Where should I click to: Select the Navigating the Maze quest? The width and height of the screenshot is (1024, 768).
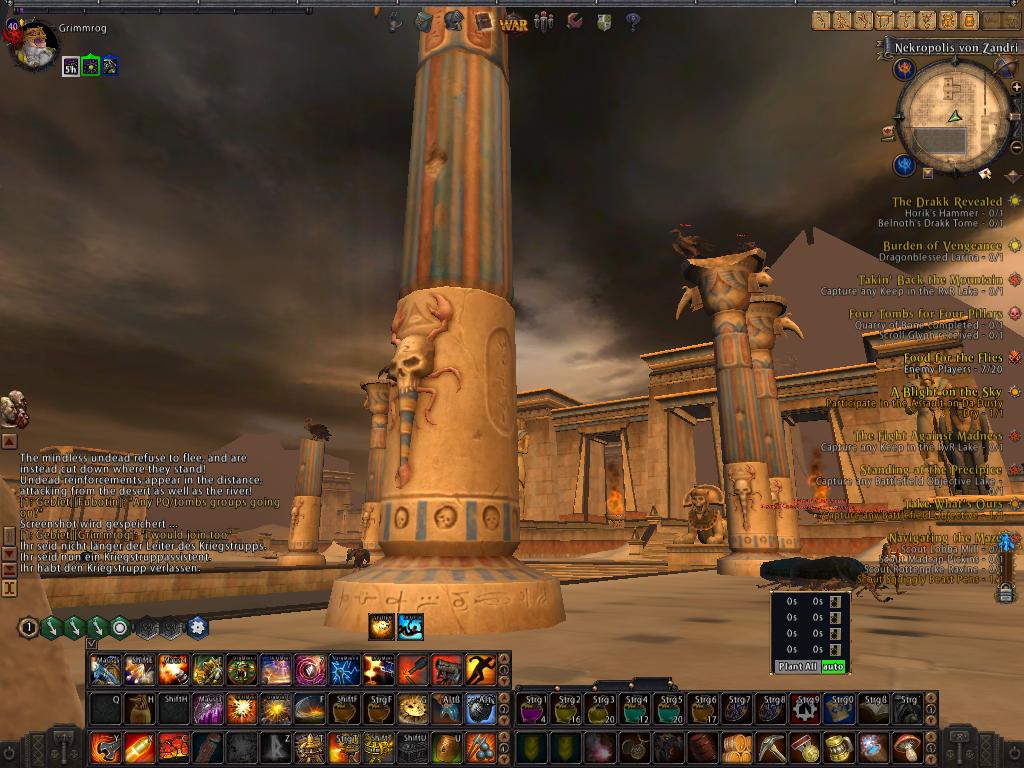point(946,538)
